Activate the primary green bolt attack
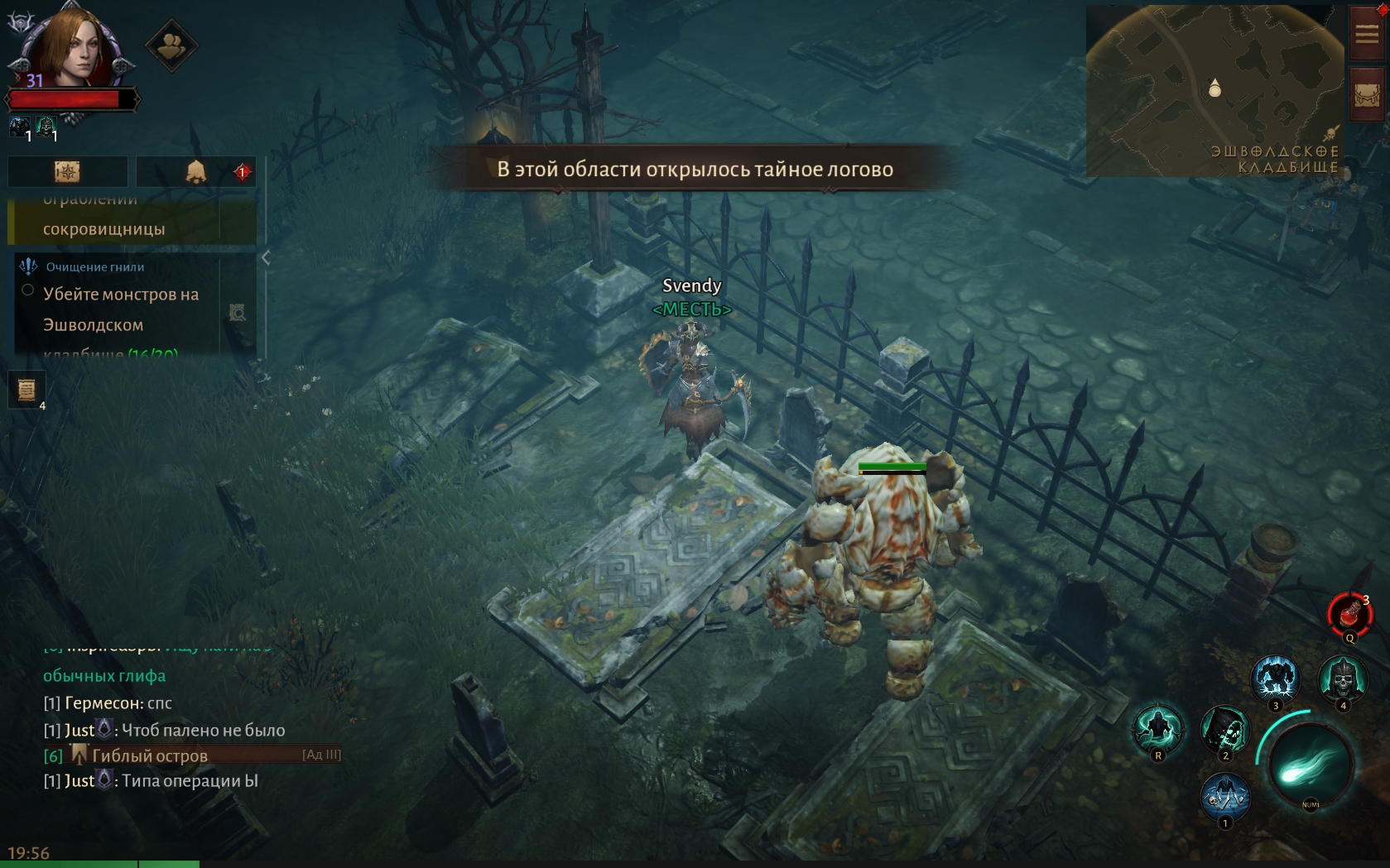Screen dimensions: 1390x868 pos(1310,764)
